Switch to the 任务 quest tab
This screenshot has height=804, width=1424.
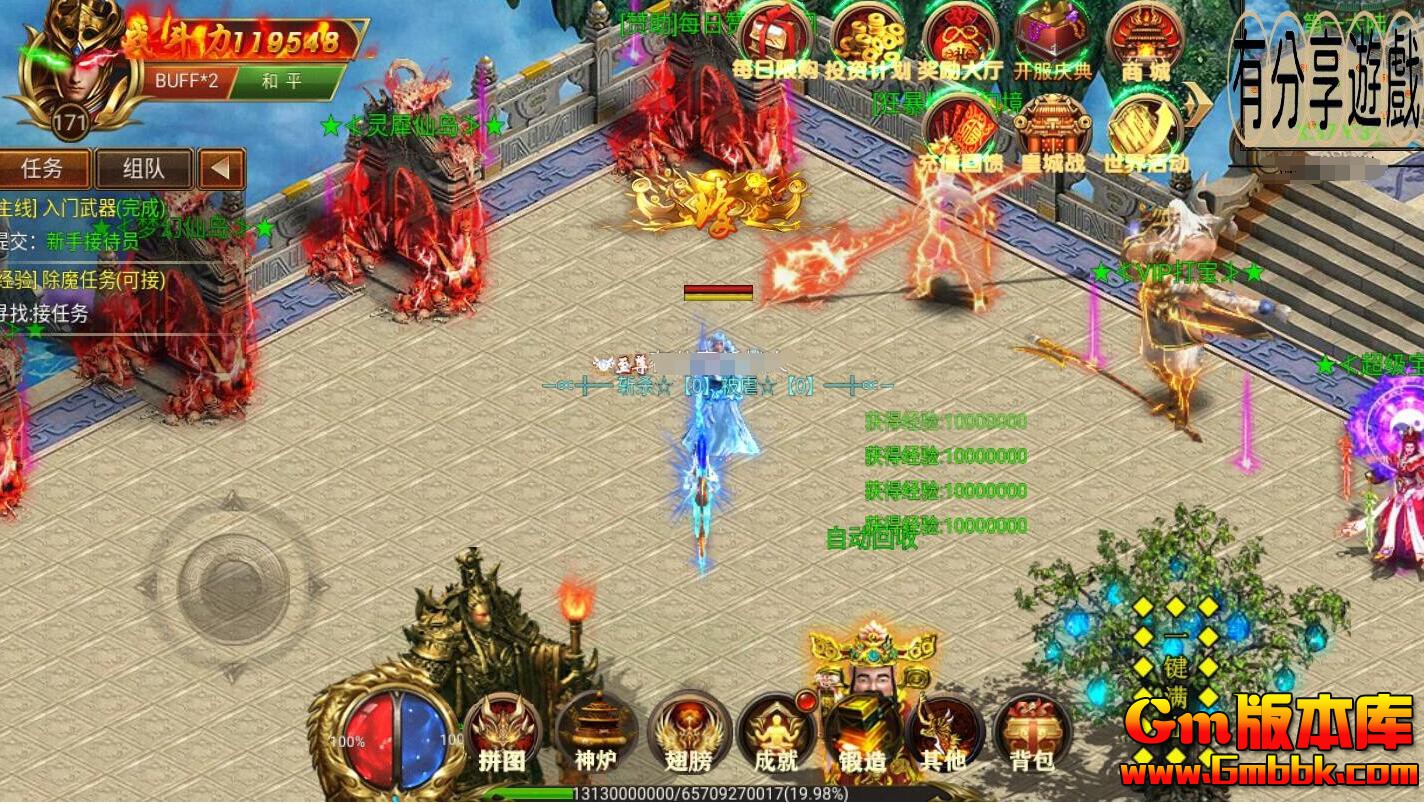tap(42, 168)
